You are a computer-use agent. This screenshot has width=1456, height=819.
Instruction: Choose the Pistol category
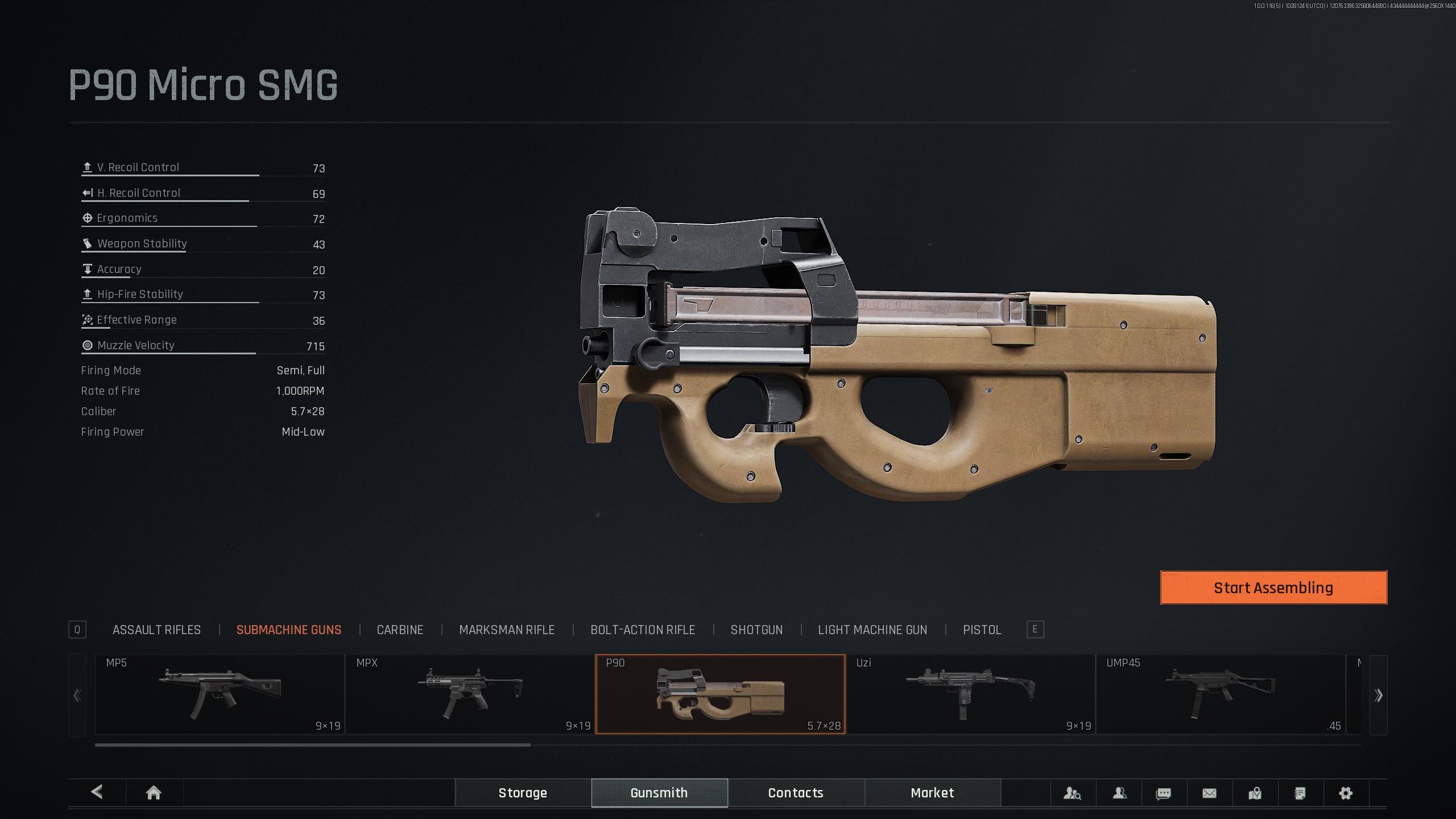pos(982,630)
